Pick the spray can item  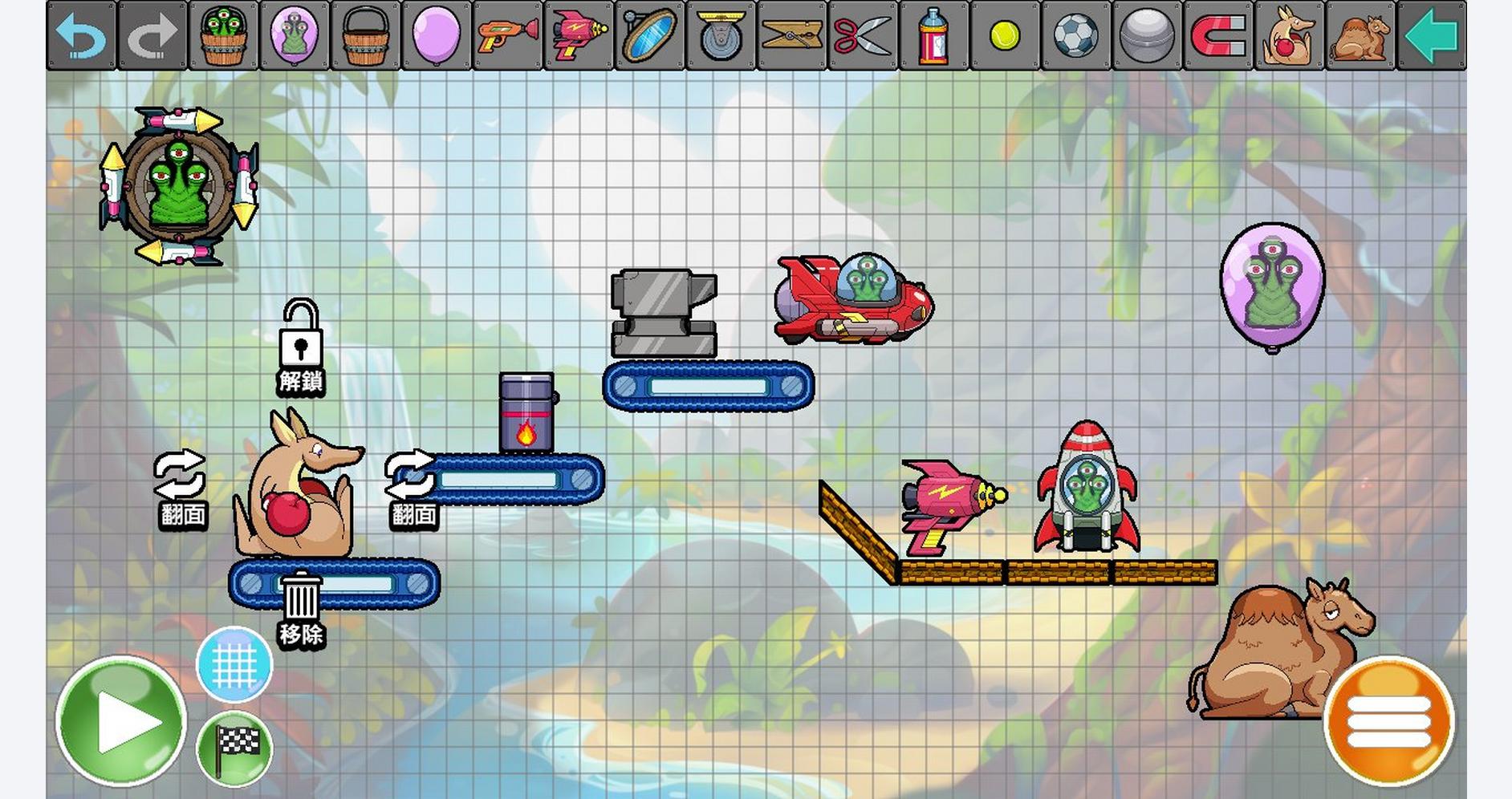coord(933,36)
